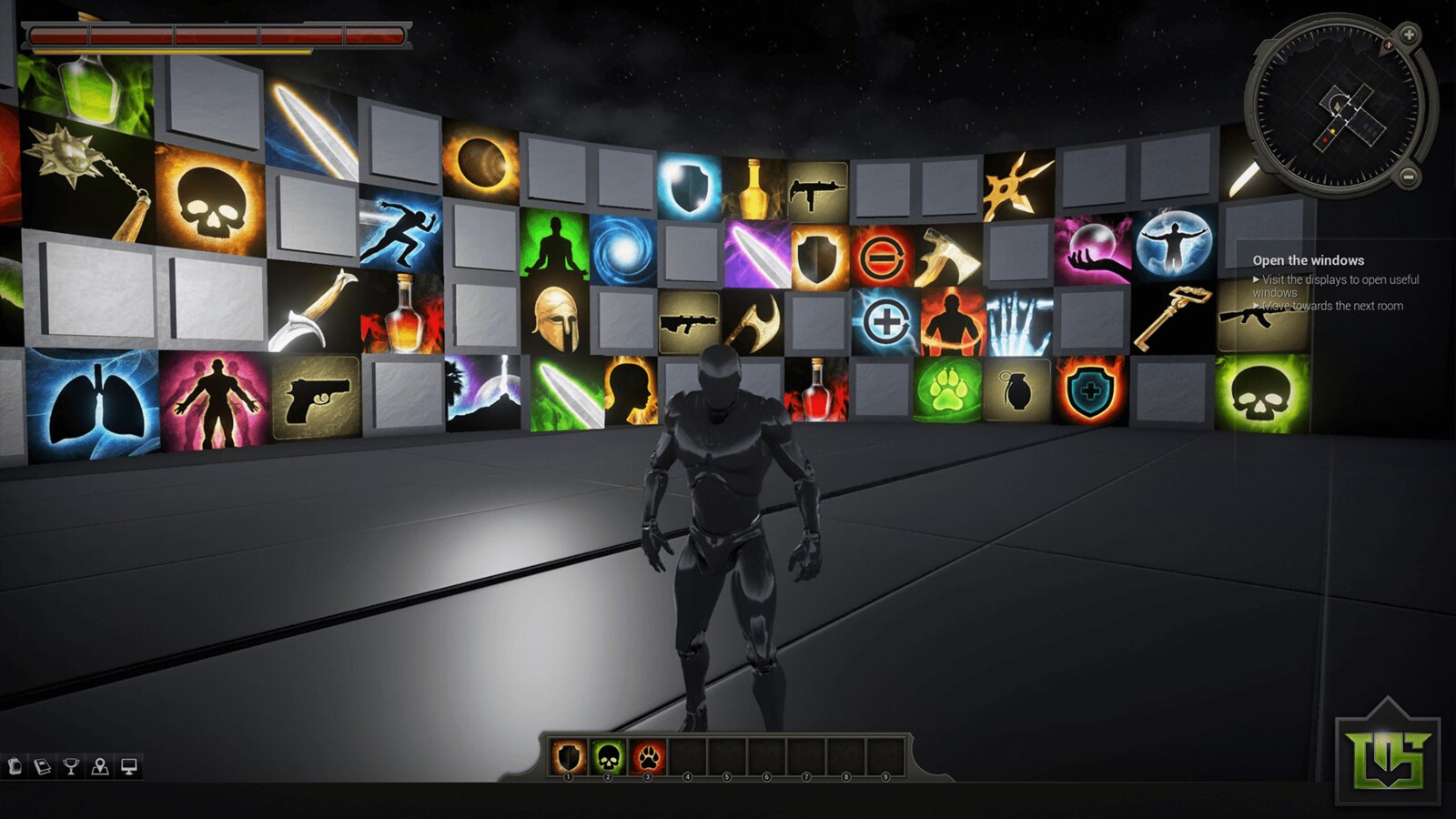Click the health bar at top left
This screenshot has width=1456, height=819.
216,37
